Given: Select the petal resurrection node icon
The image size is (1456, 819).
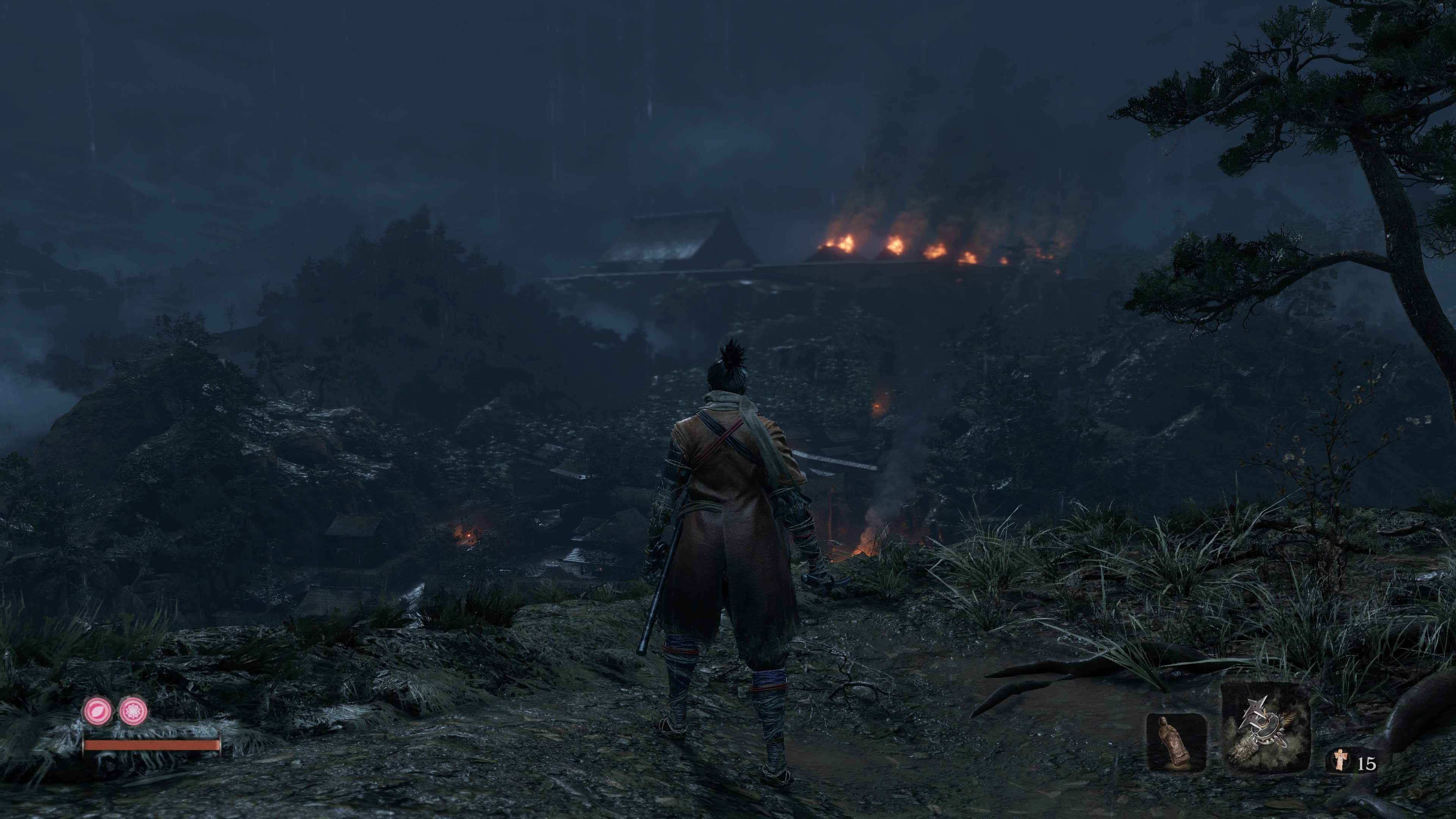Looking at the screenshot, I should [x=98, y=711].
